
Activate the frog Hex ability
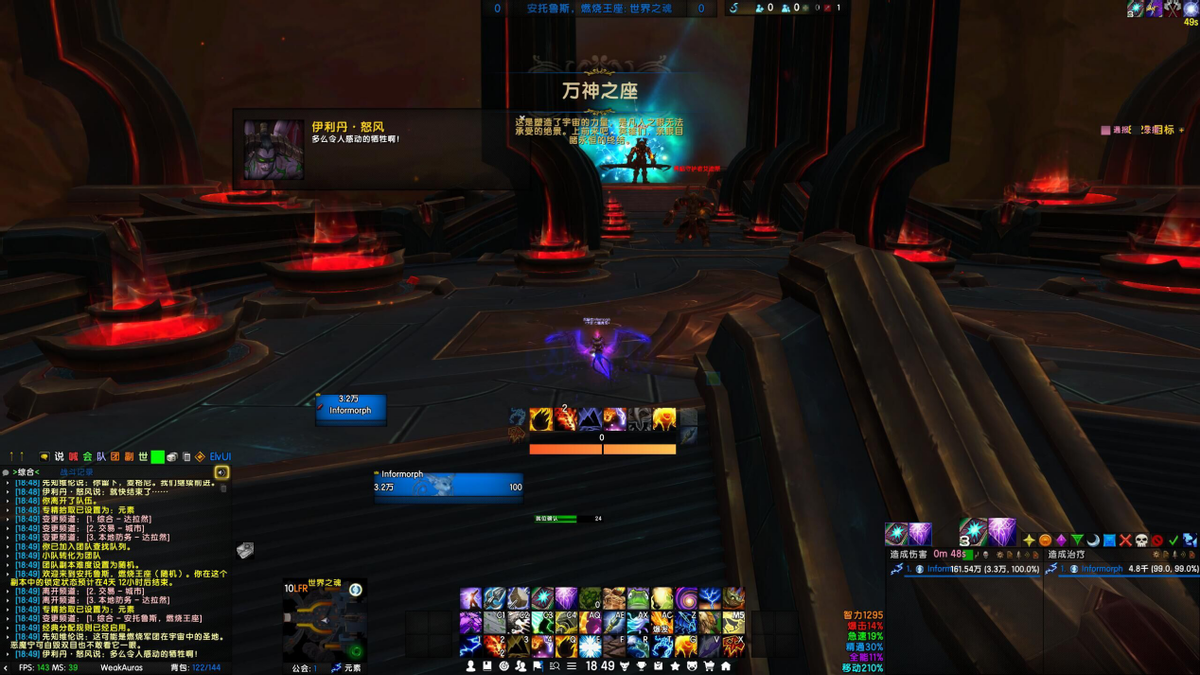637,598
